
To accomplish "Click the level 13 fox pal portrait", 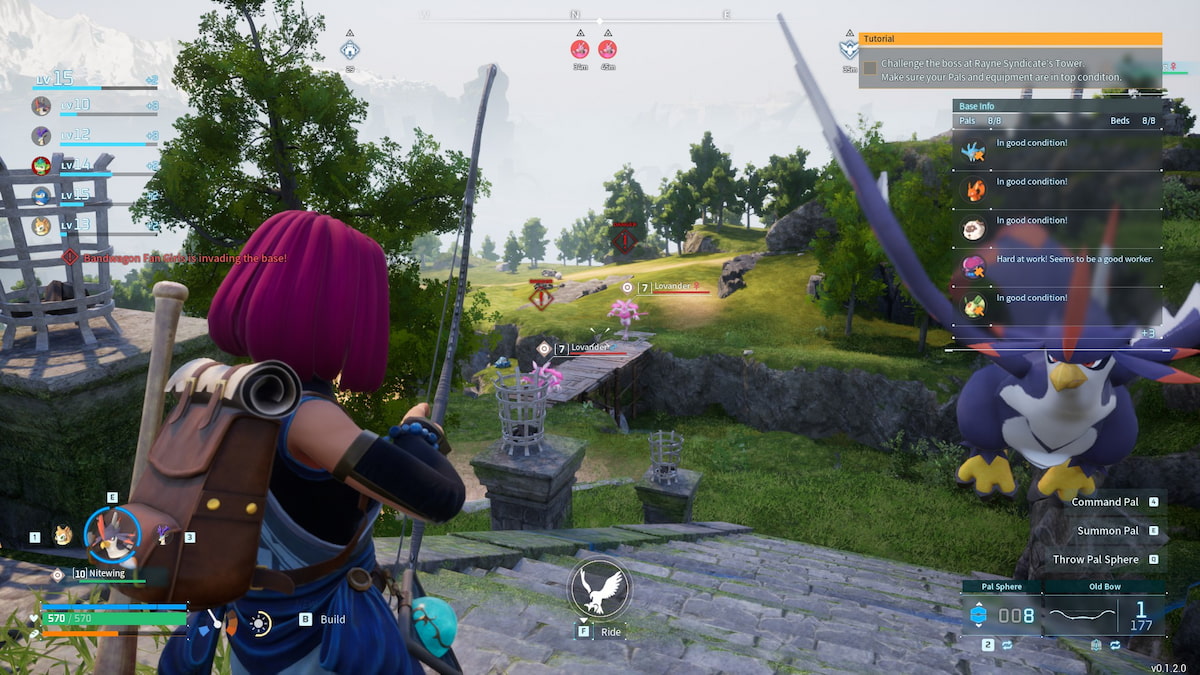I will [41, 225].
